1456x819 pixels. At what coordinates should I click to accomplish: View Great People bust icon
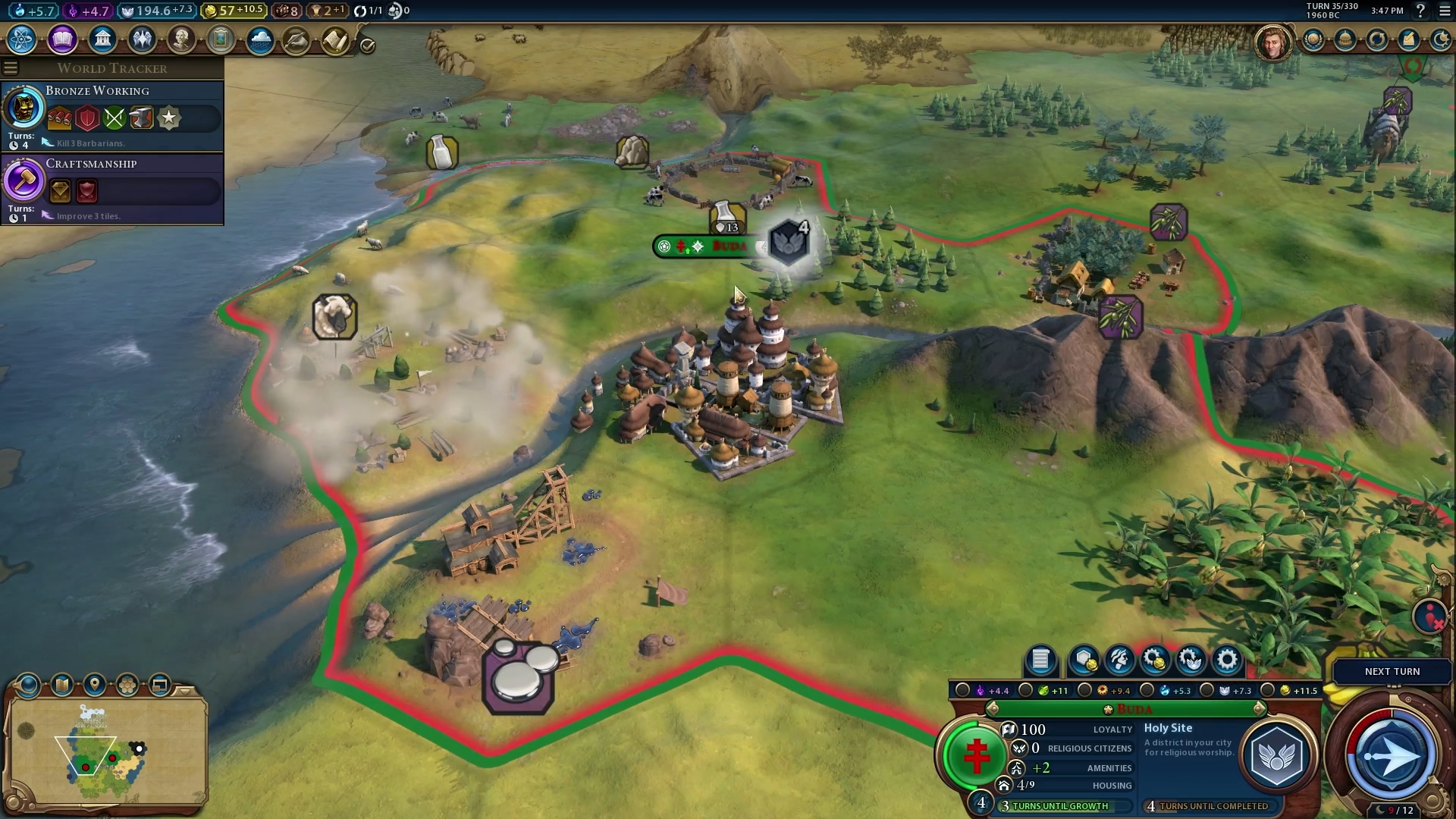[x=181, y=39]
